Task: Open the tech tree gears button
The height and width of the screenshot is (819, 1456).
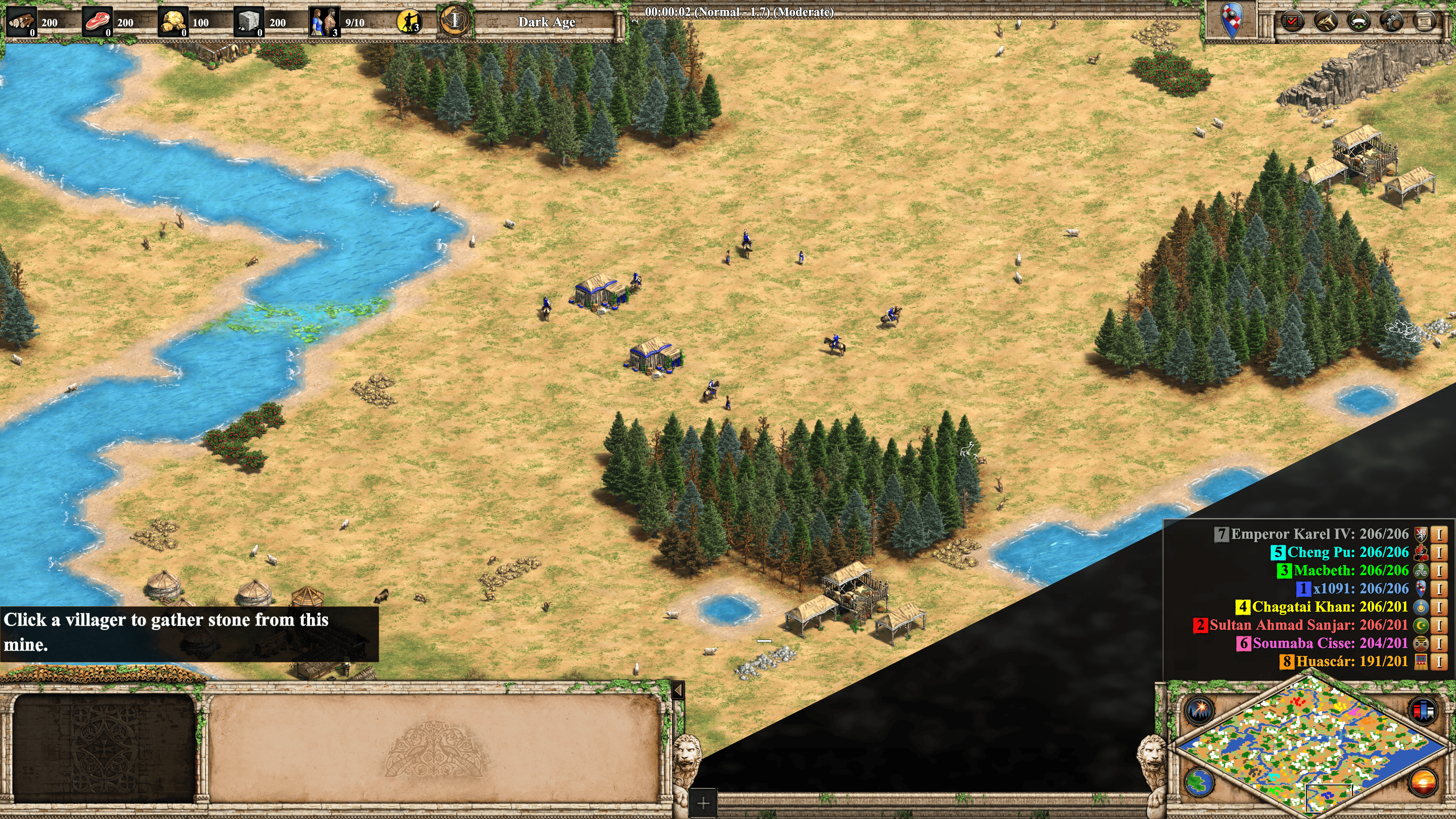Action: [x=1392, y=22]
